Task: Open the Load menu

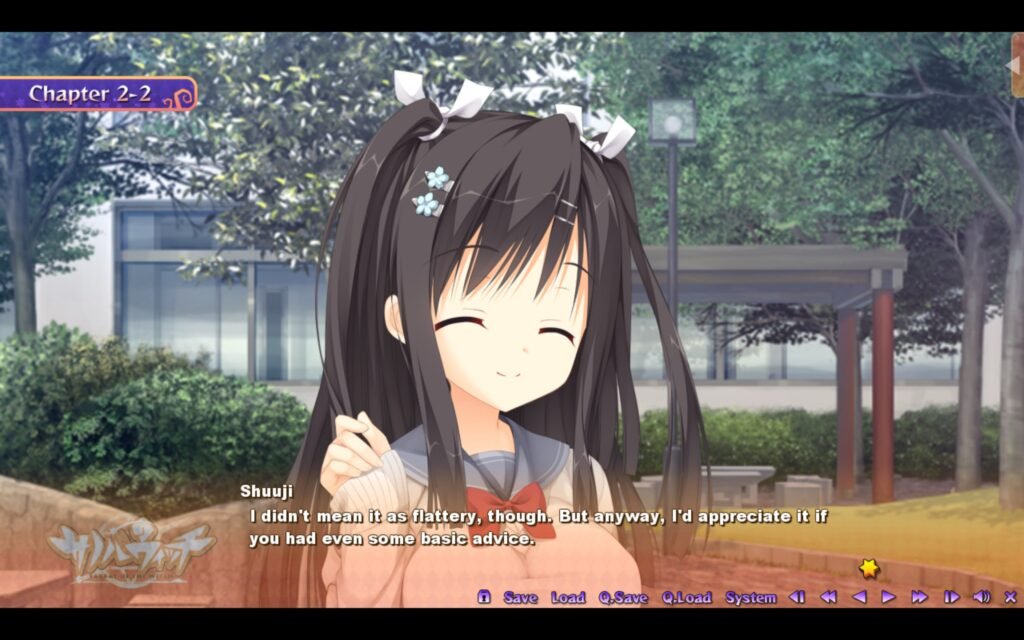Action: tap(567, 597)
